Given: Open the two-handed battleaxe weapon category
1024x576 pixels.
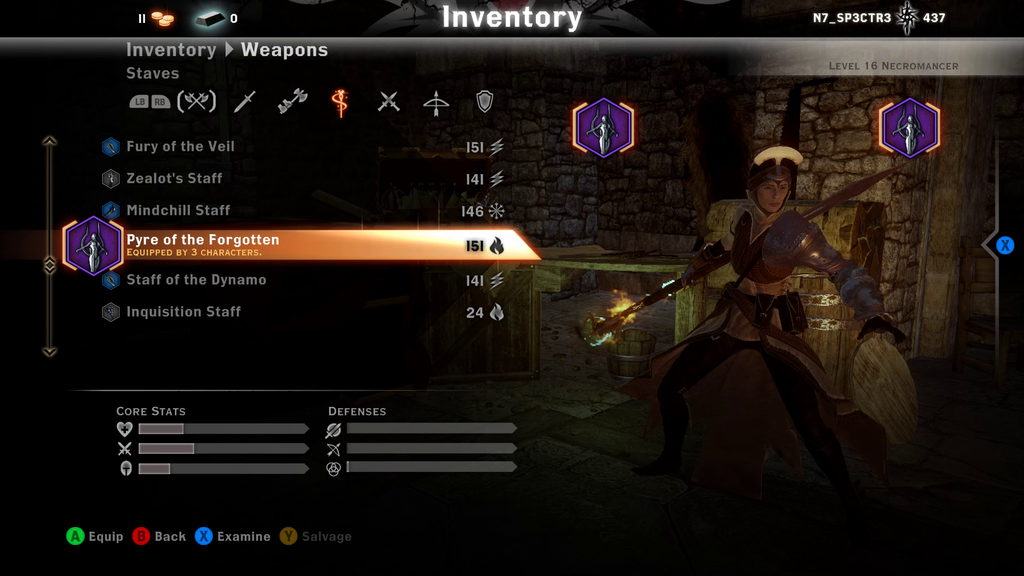Looking at the screenshot, I should [293, 102].
